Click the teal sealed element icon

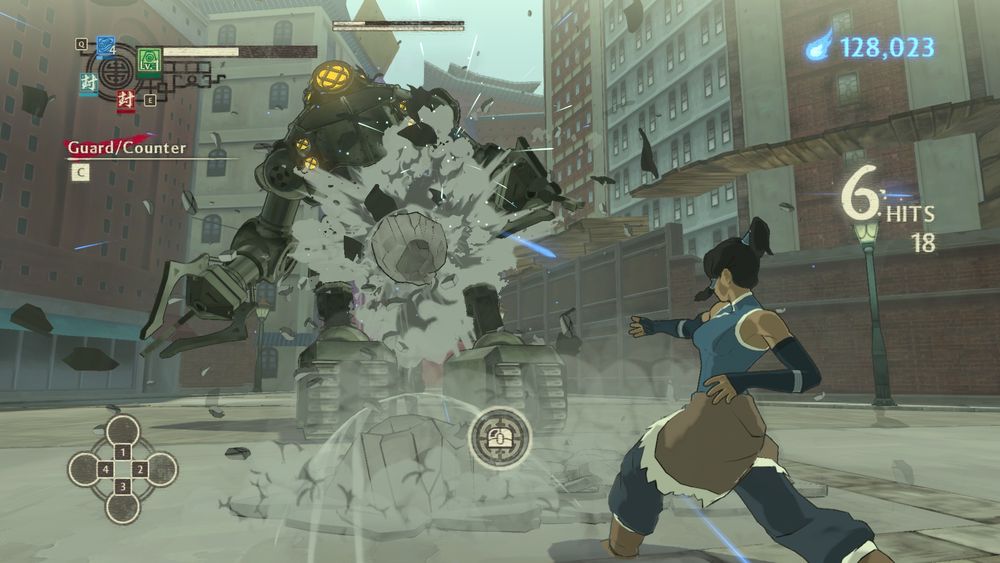click(x=89, y=84)
